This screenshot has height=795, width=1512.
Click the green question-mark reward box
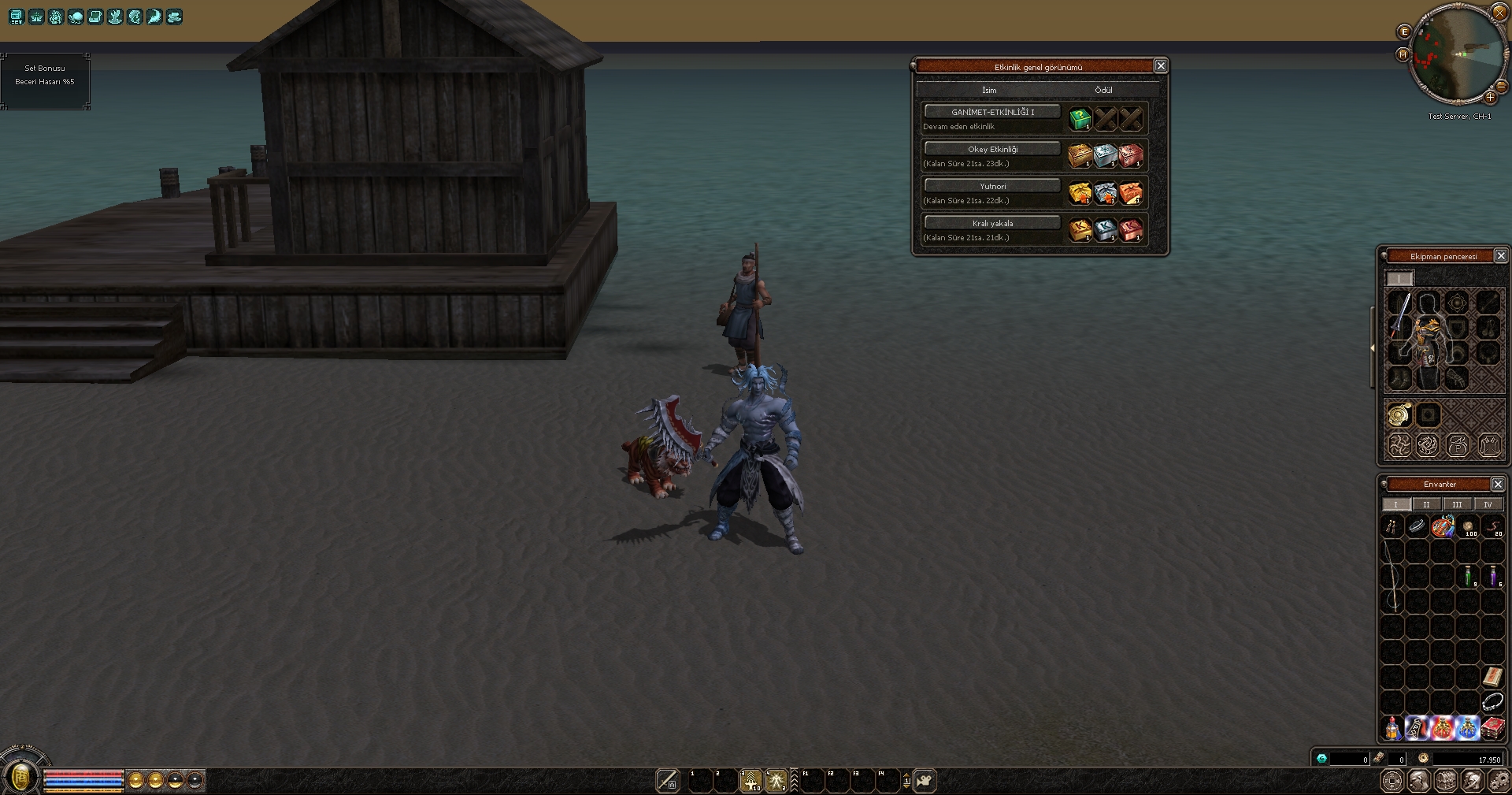point(1080,119)
